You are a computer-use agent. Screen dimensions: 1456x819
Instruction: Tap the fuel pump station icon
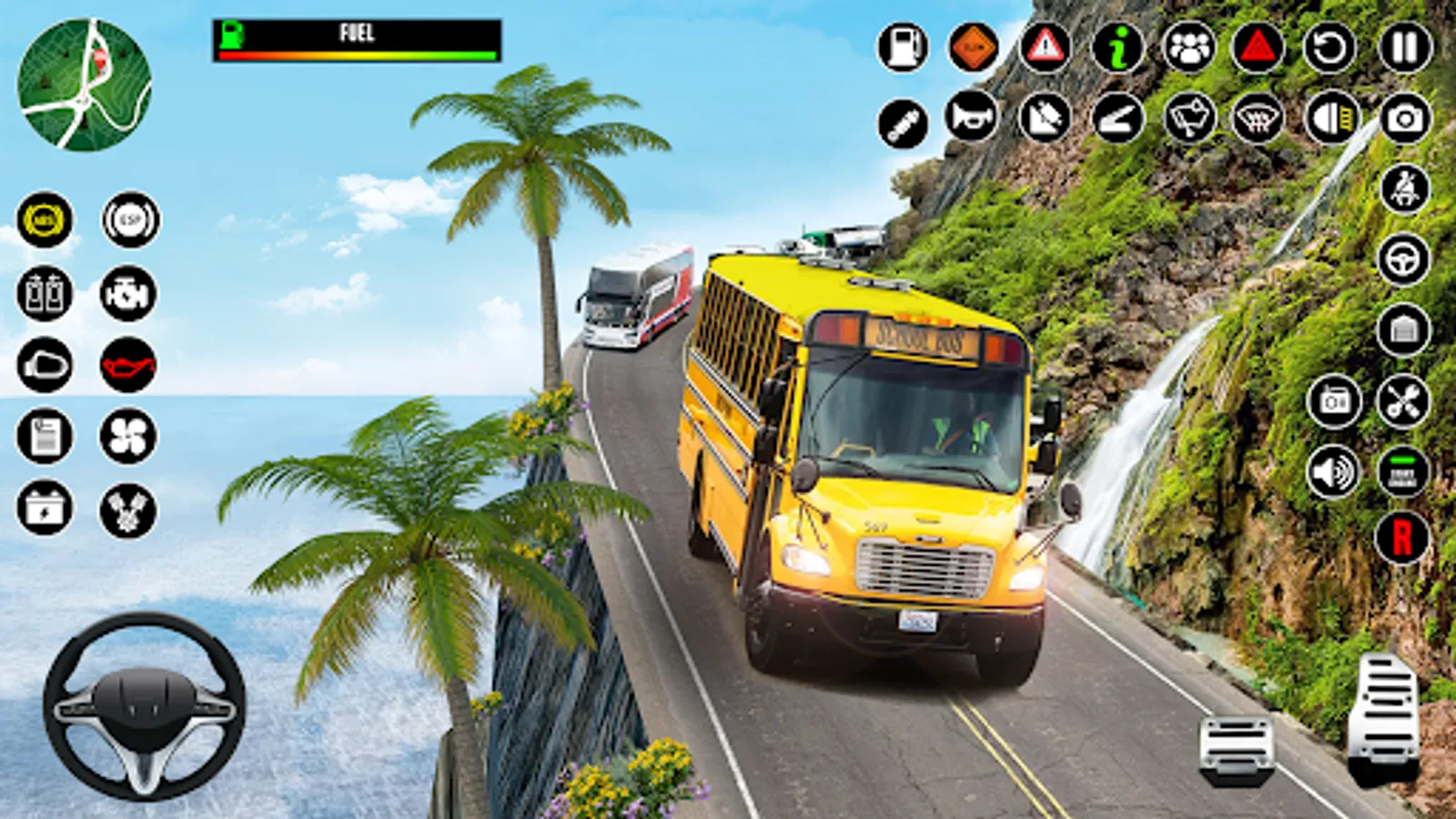903,47
